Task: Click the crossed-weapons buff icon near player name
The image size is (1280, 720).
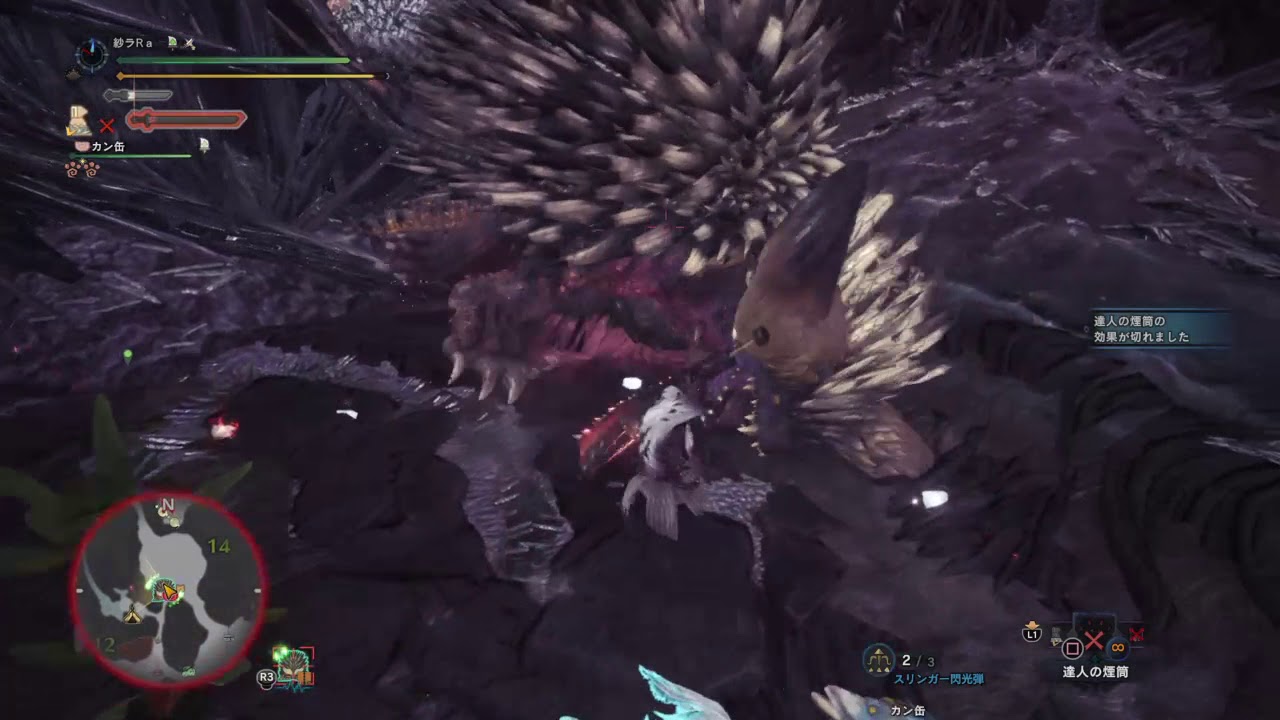Action: (189, 44)
